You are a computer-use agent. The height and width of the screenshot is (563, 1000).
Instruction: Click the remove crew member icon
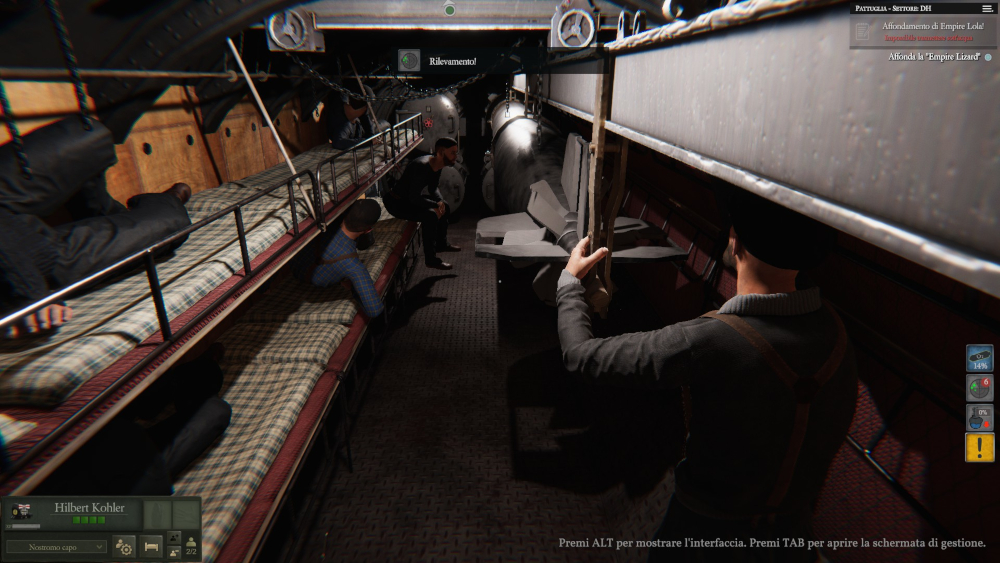[x=175, y=553]
